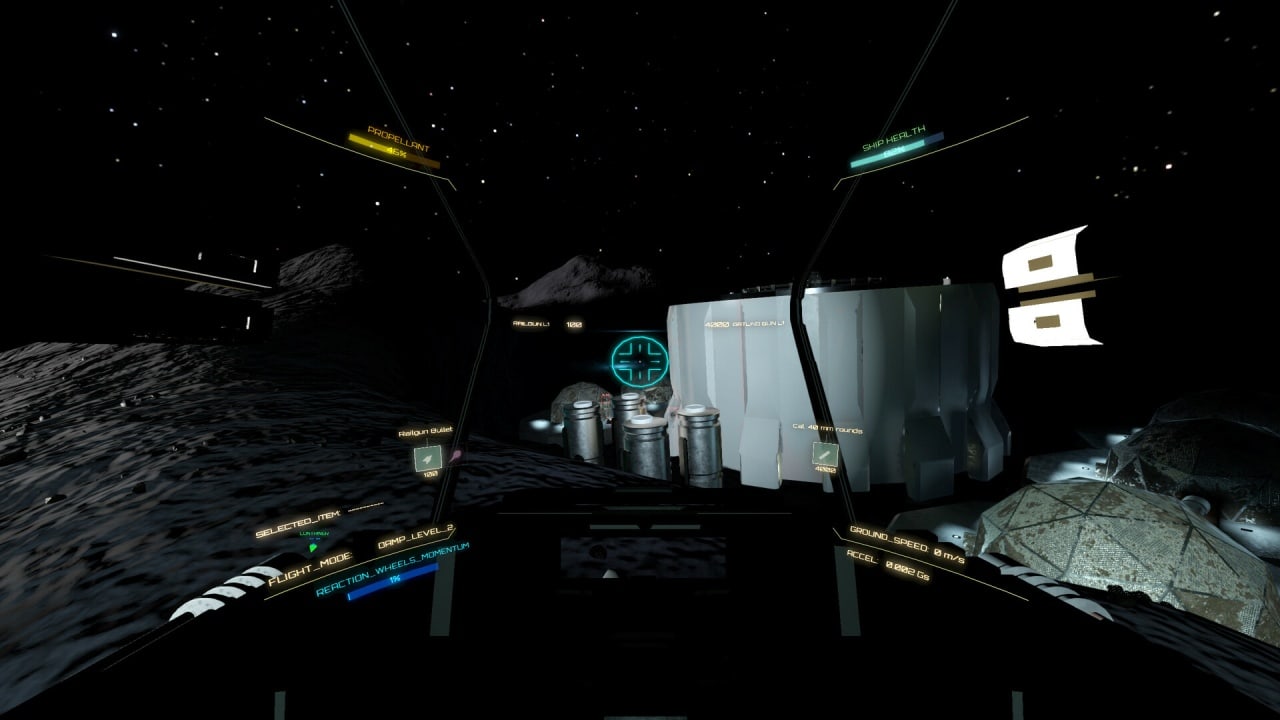Viewport: 1280px width, 720px height.
Task: Select the Railgun Bullet ammo icon
Action: point(428,458)
